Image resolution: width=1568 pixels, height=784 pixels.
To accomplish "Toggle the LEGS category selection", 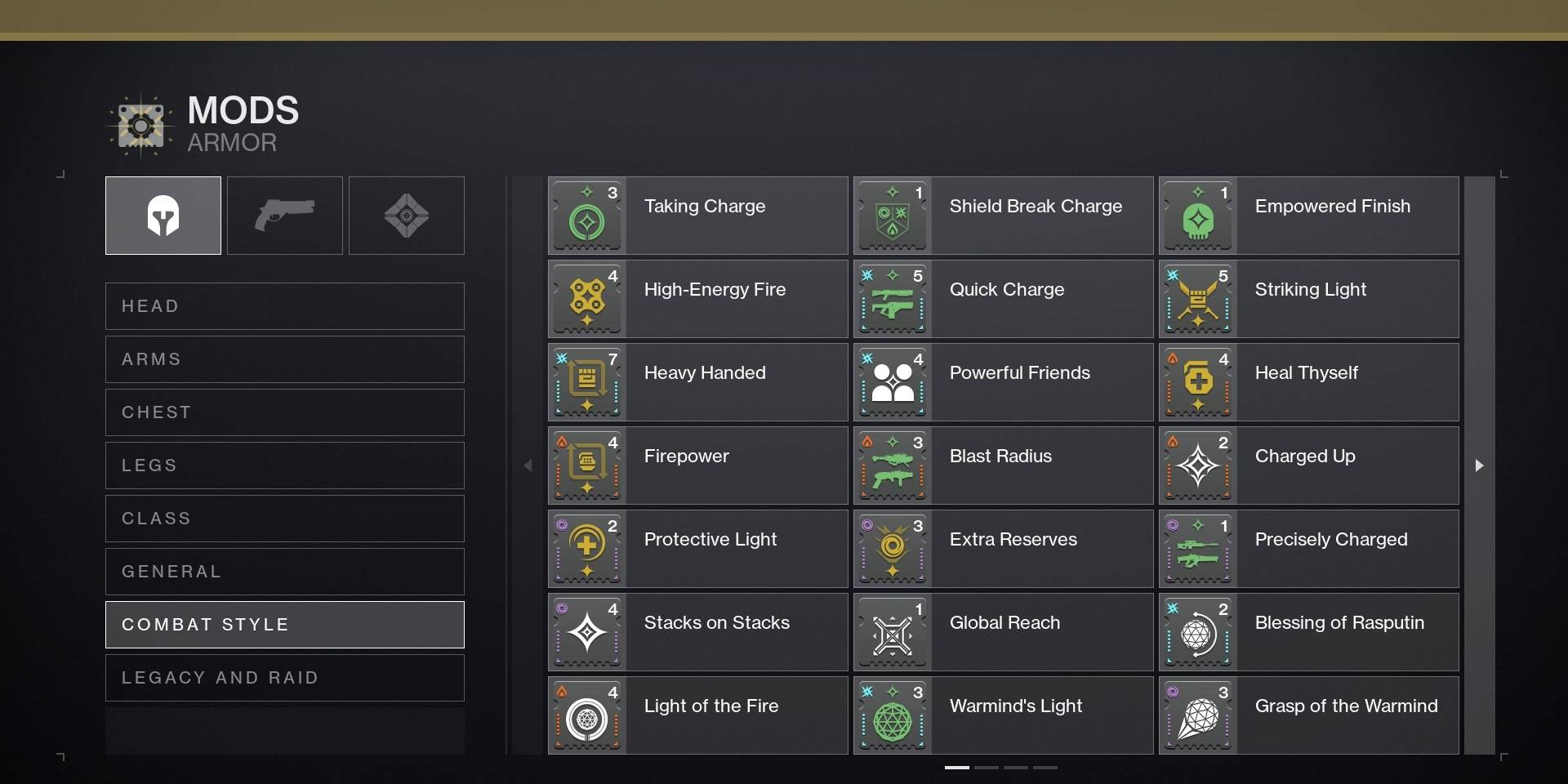I will (x=284, y=465).
